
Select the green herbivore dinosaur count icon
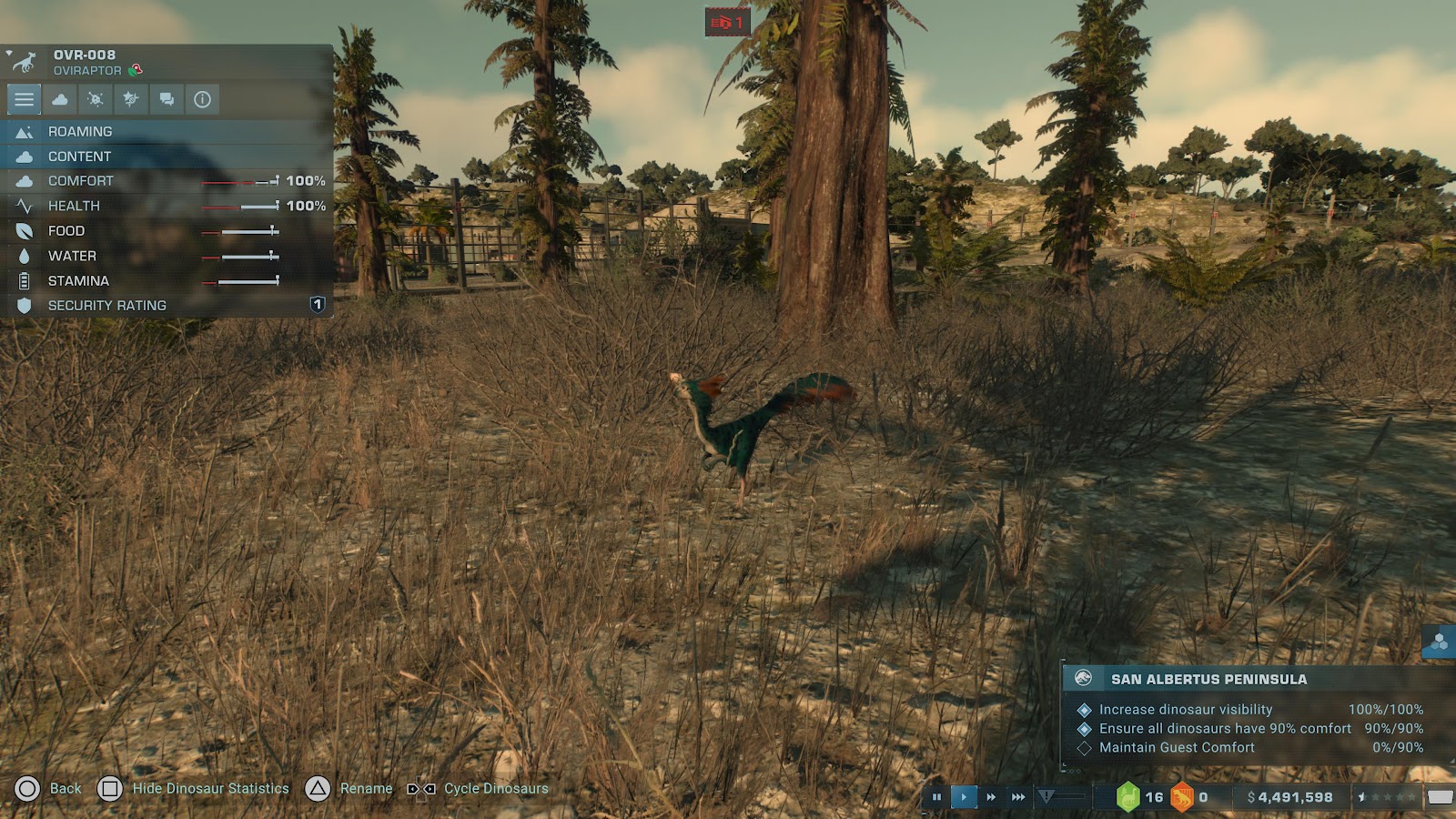[1128, 797]
